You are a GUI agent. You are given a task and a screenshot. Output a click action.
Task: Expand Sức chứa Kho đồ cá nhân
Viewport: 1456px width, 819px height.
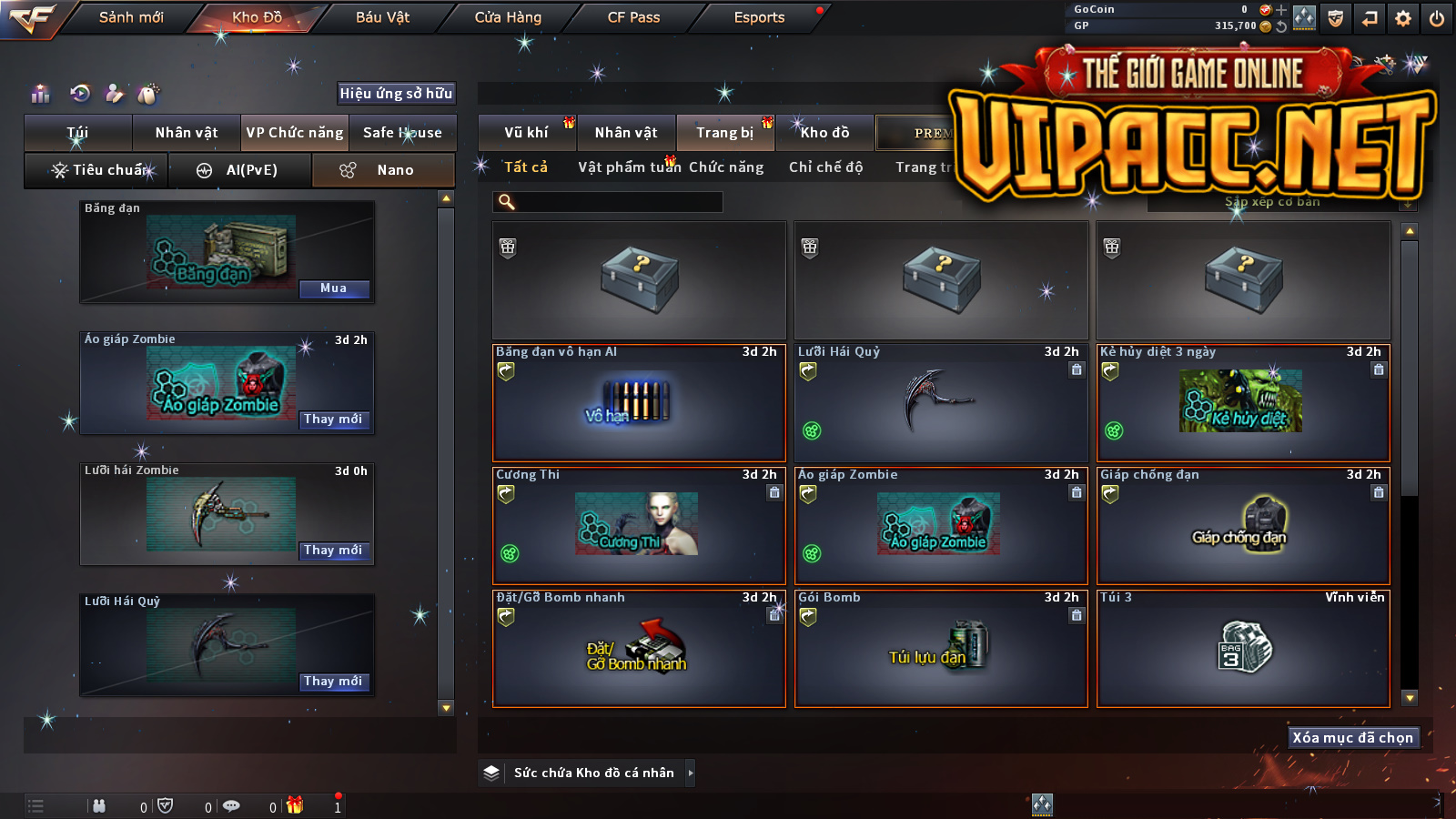coord(691,773)
